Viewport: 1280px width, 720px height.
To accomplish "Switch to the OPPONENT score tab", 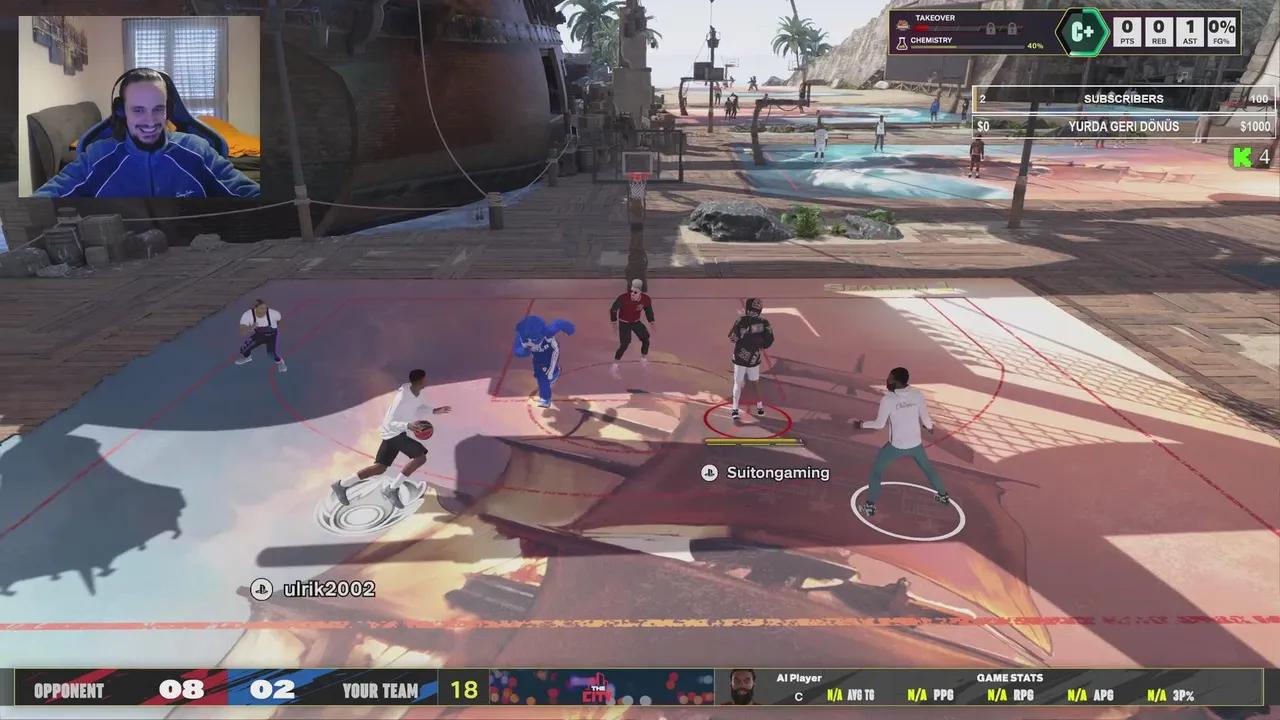I will tap(70, 690).
